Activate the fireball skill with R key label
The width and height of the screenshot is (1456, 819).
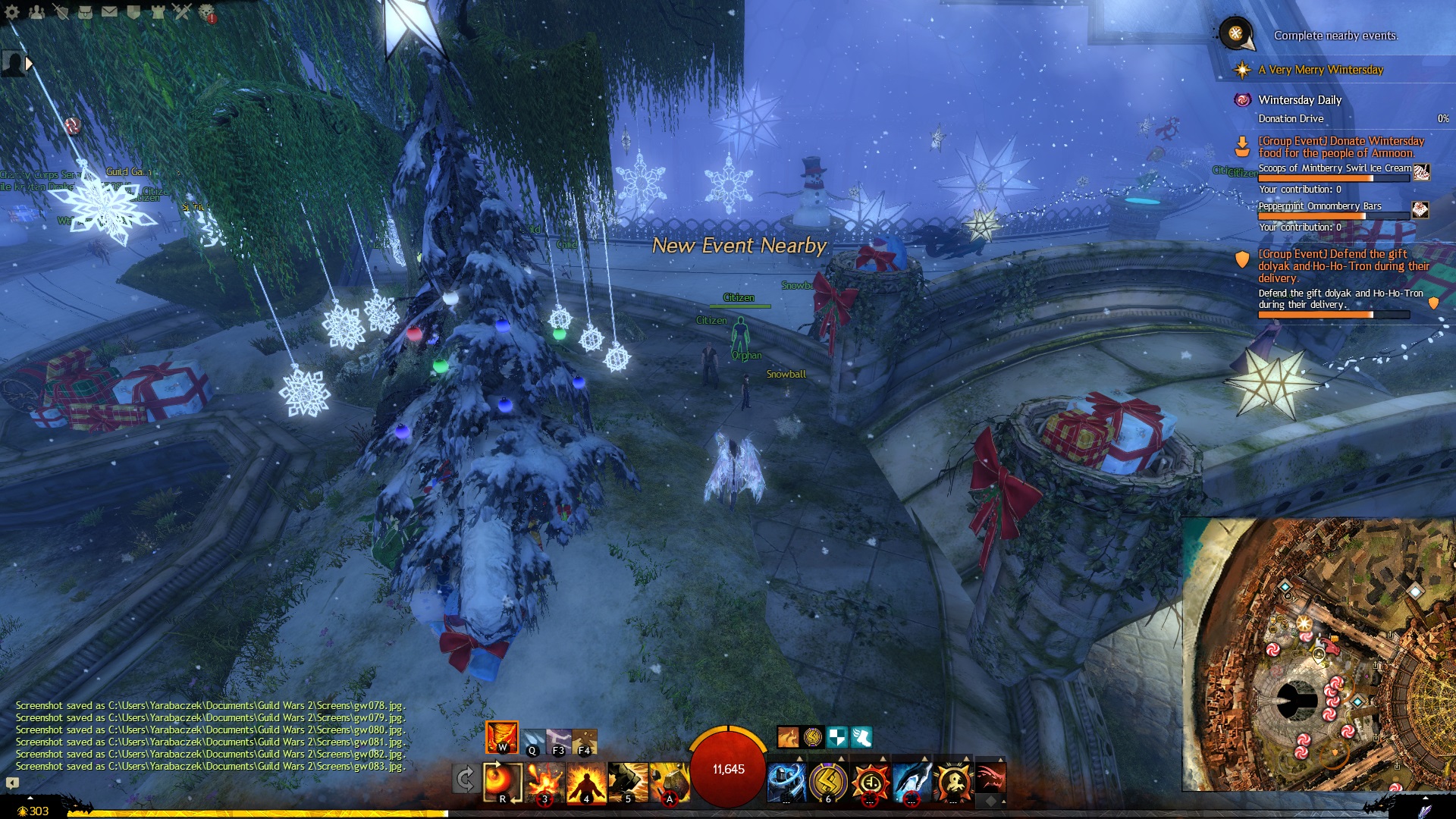tap(502, 781)
